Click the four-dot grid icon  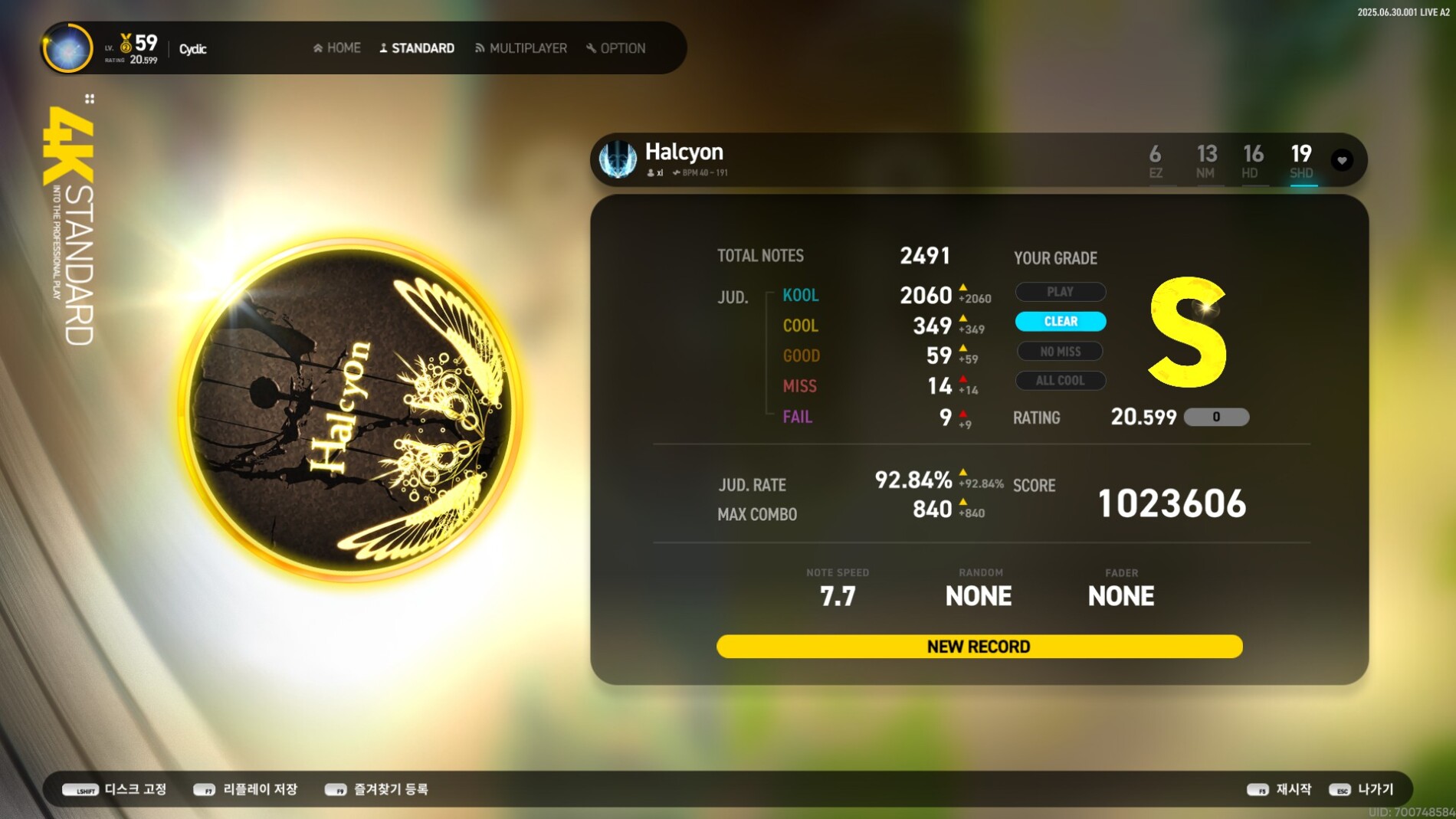90,99
